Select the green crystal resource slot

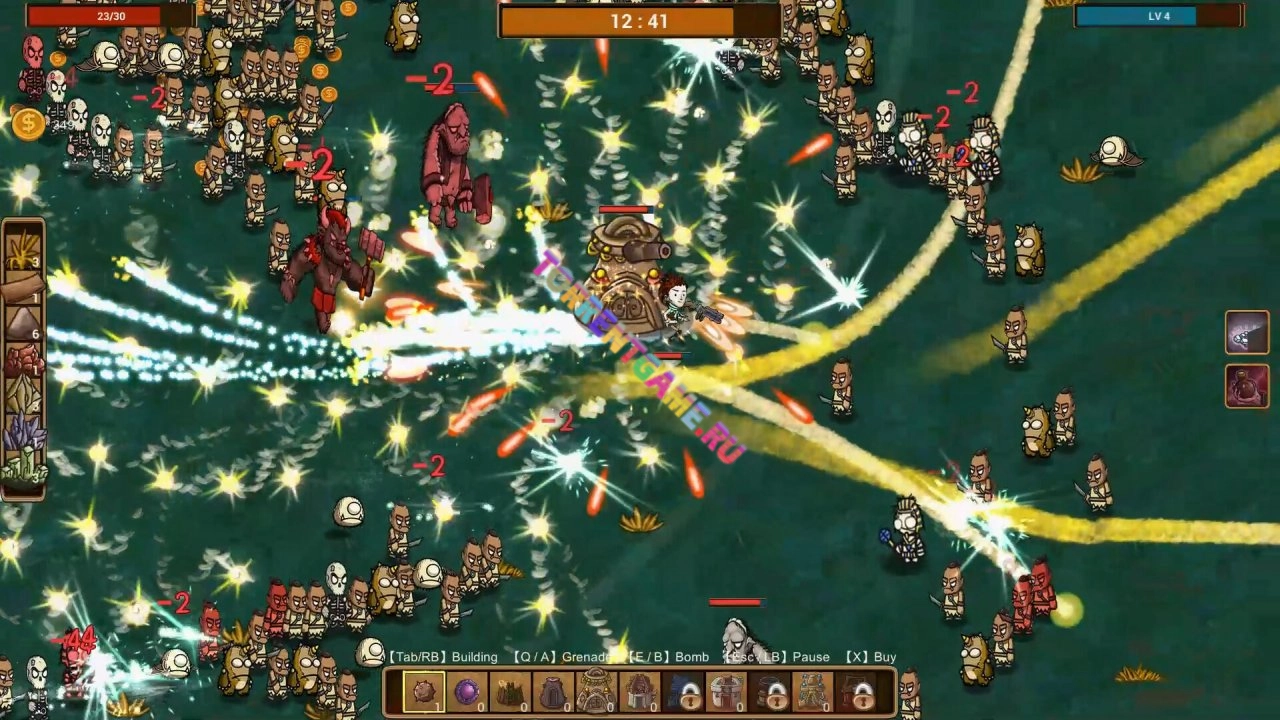coord(22,468)
